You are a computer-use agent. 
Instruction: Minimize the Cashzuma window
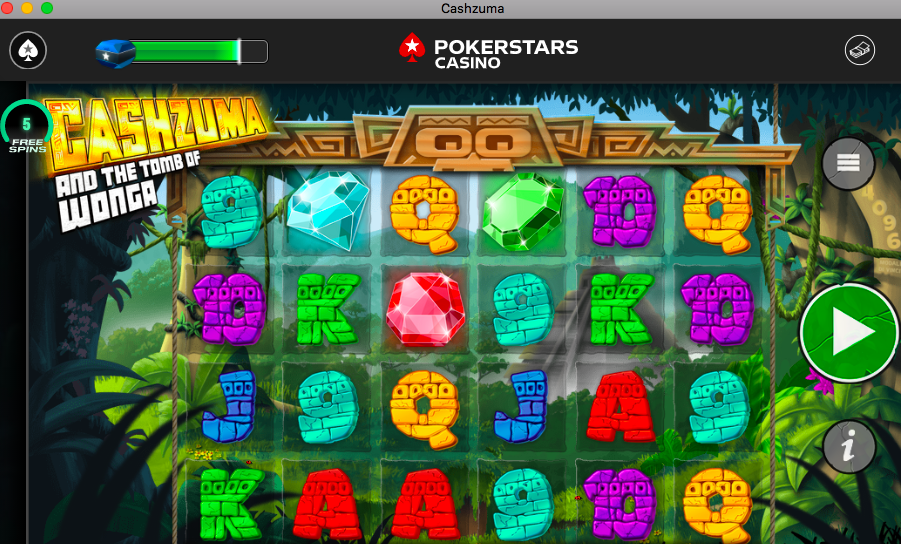(27, 8)
